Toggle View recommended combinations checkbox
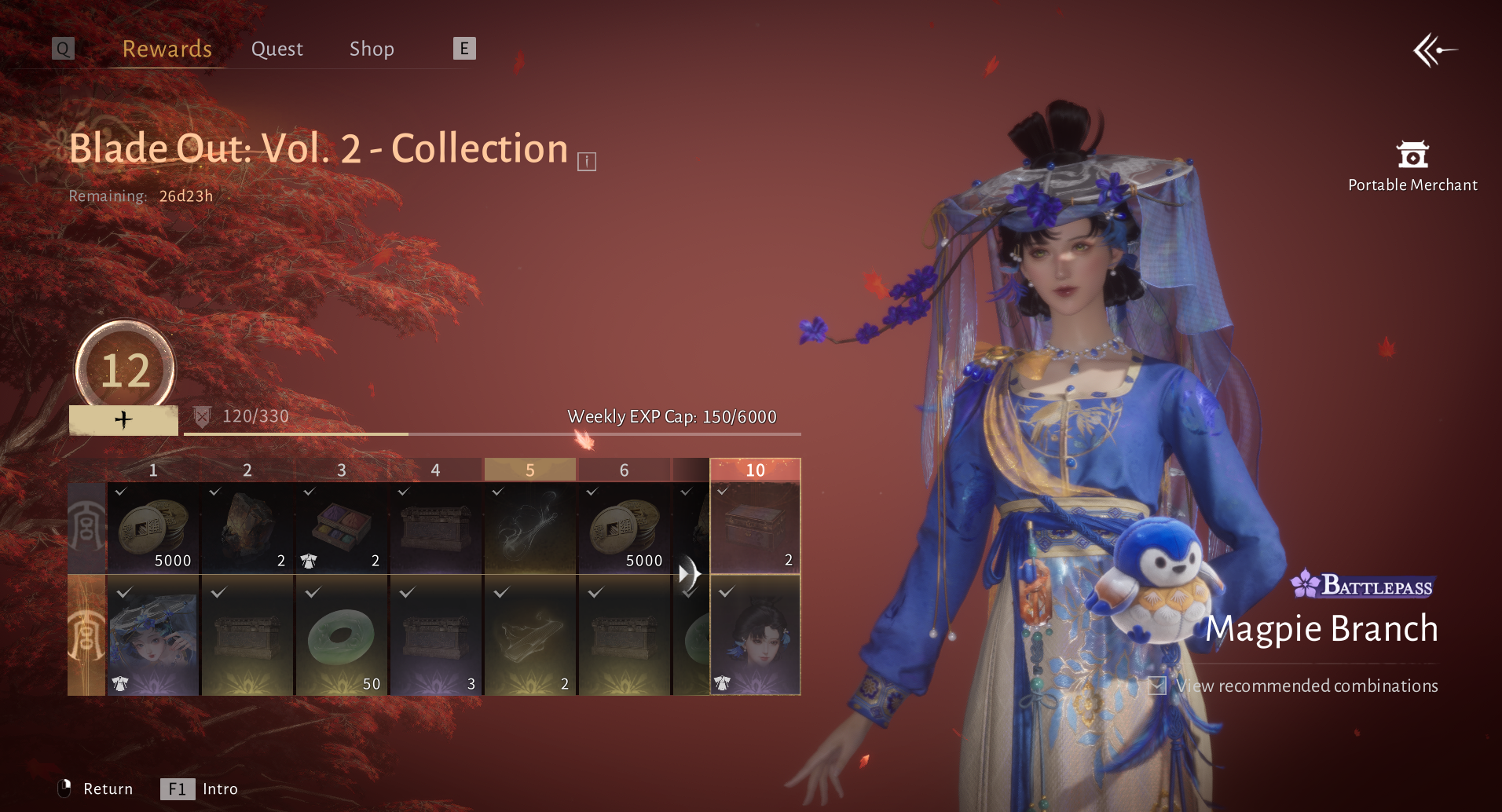1502x812 pixels. 1157,686
